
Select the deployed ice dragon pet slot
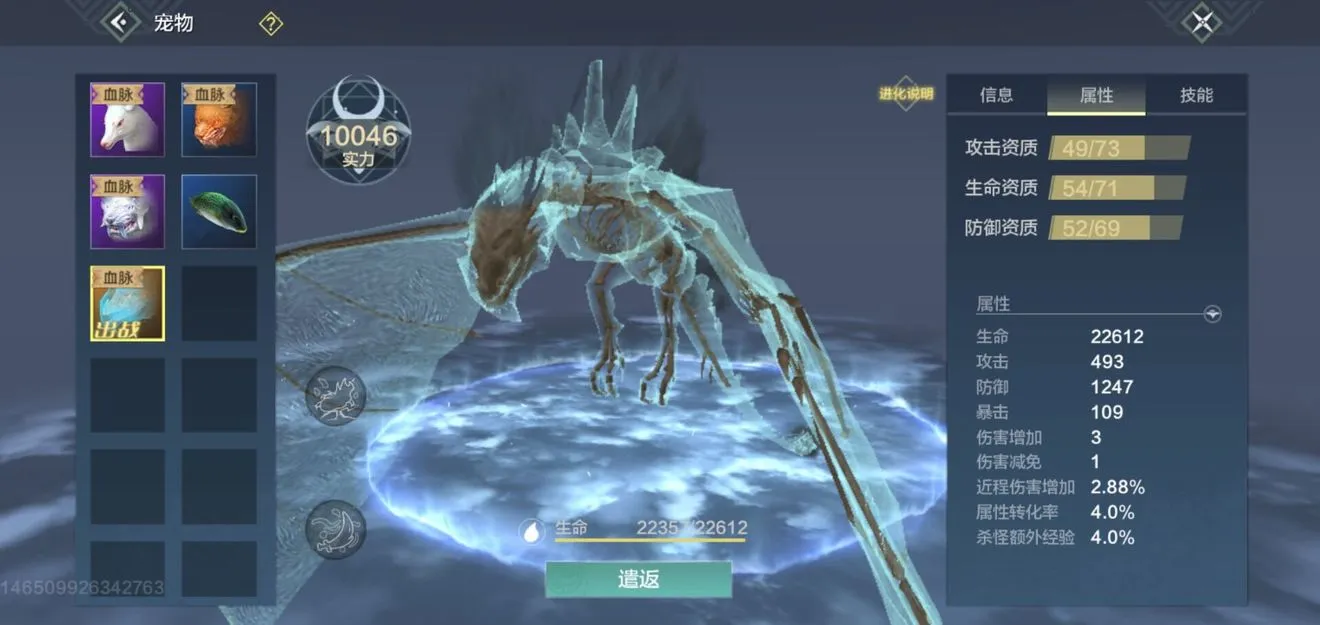(x=128, y=304)
